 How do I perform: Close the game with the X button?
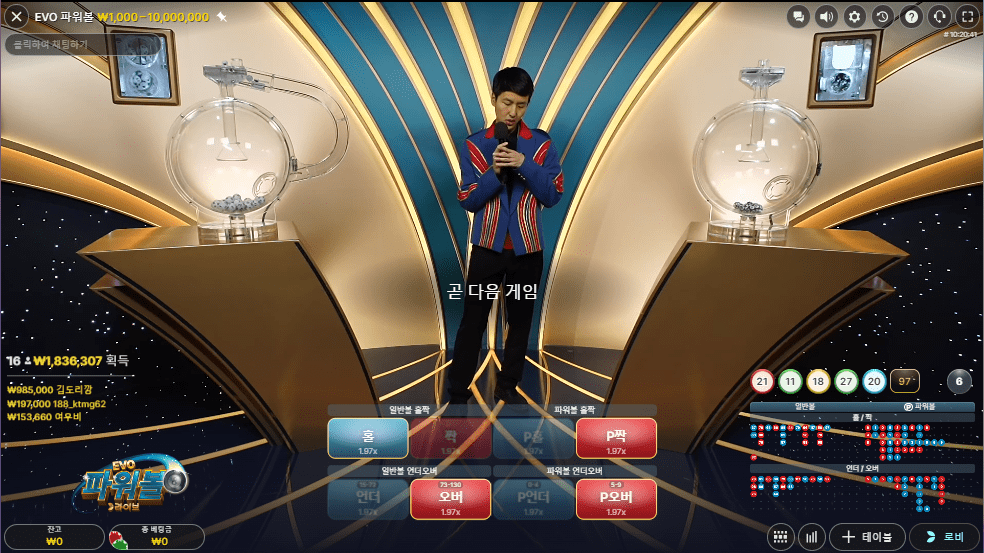click(x=15, y=17)
